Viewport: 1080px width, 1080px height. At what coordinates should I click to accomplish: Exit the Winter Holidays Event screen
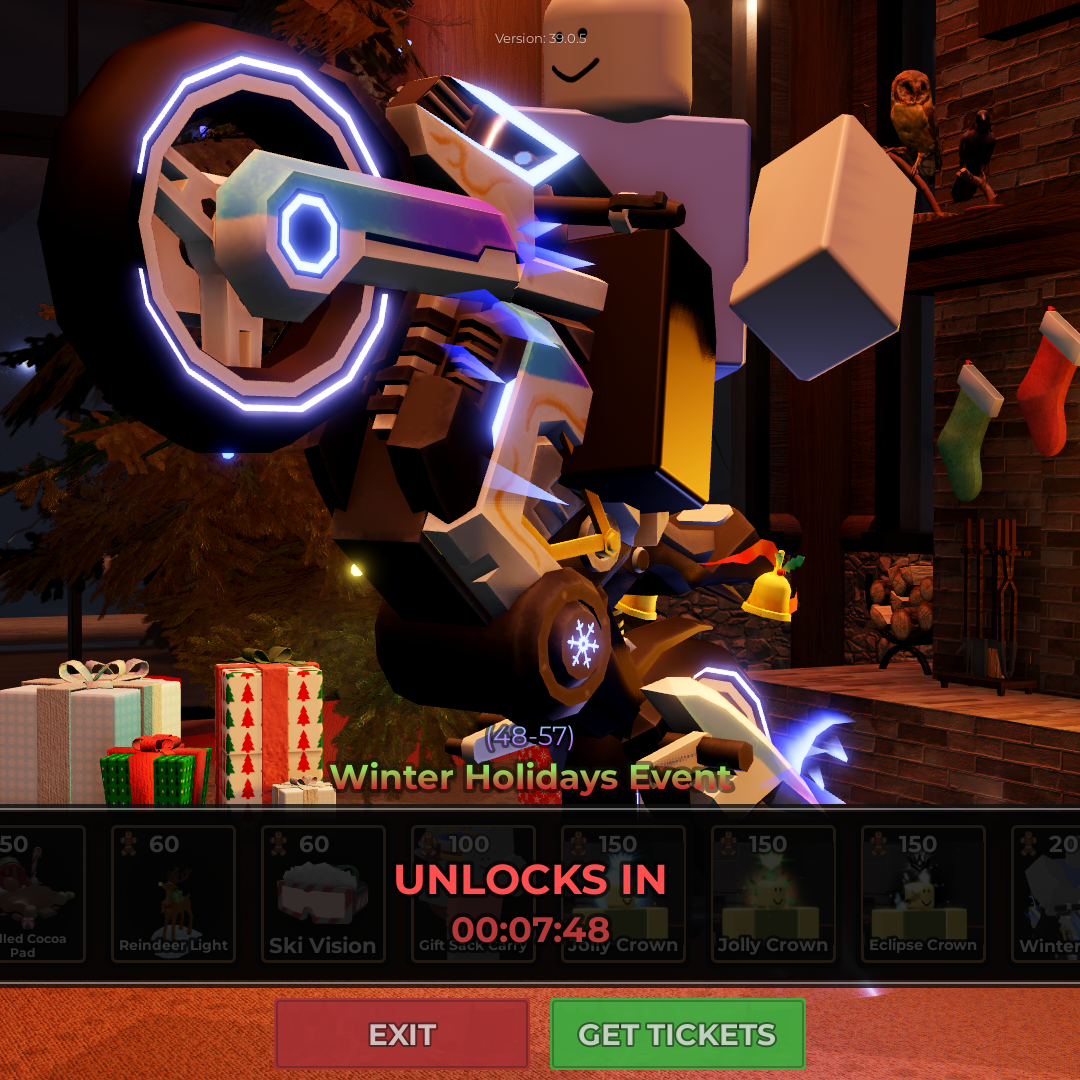click(402, 1034)
